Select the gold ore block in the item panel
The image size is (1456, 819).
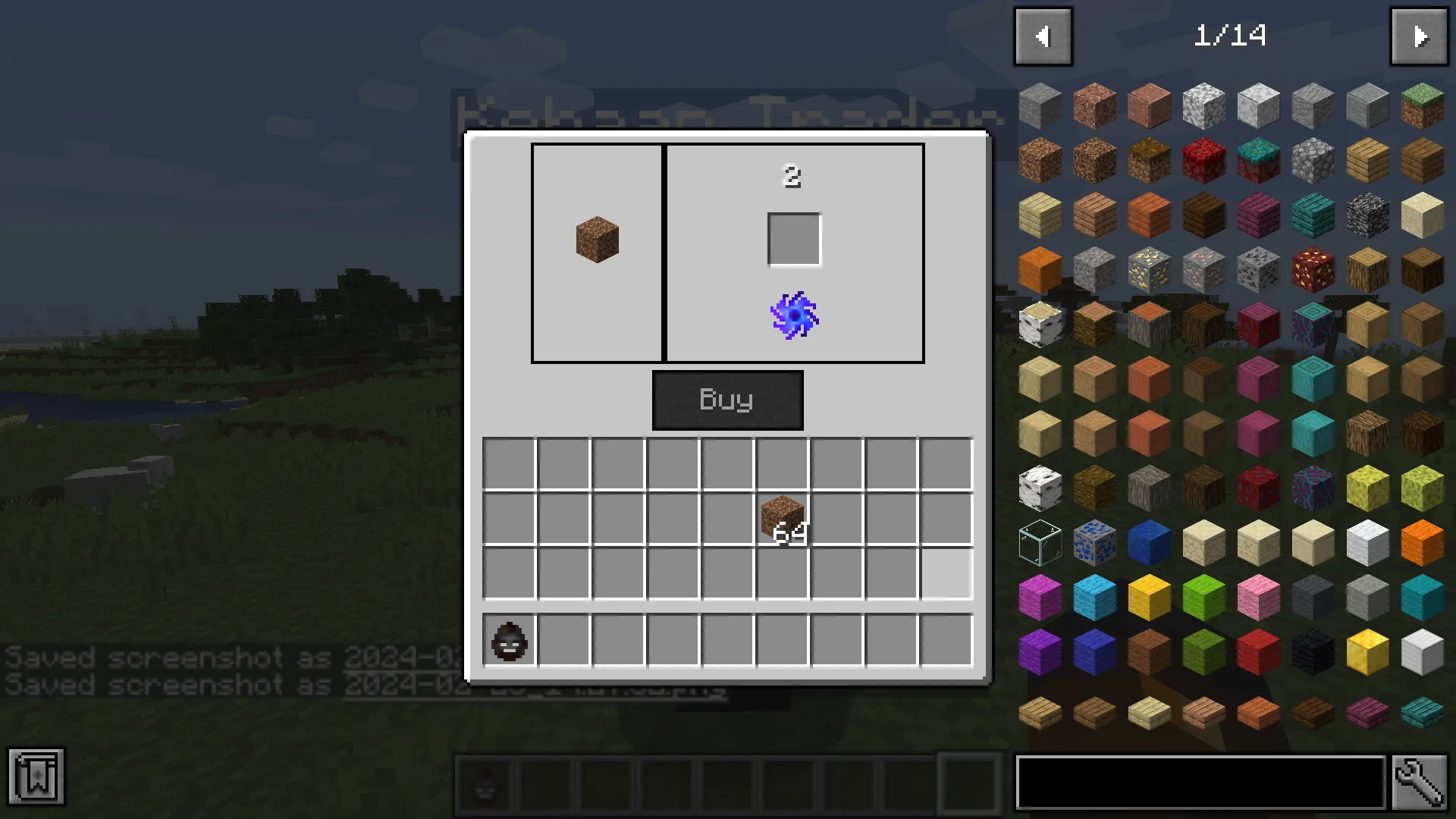[1149, 269]
